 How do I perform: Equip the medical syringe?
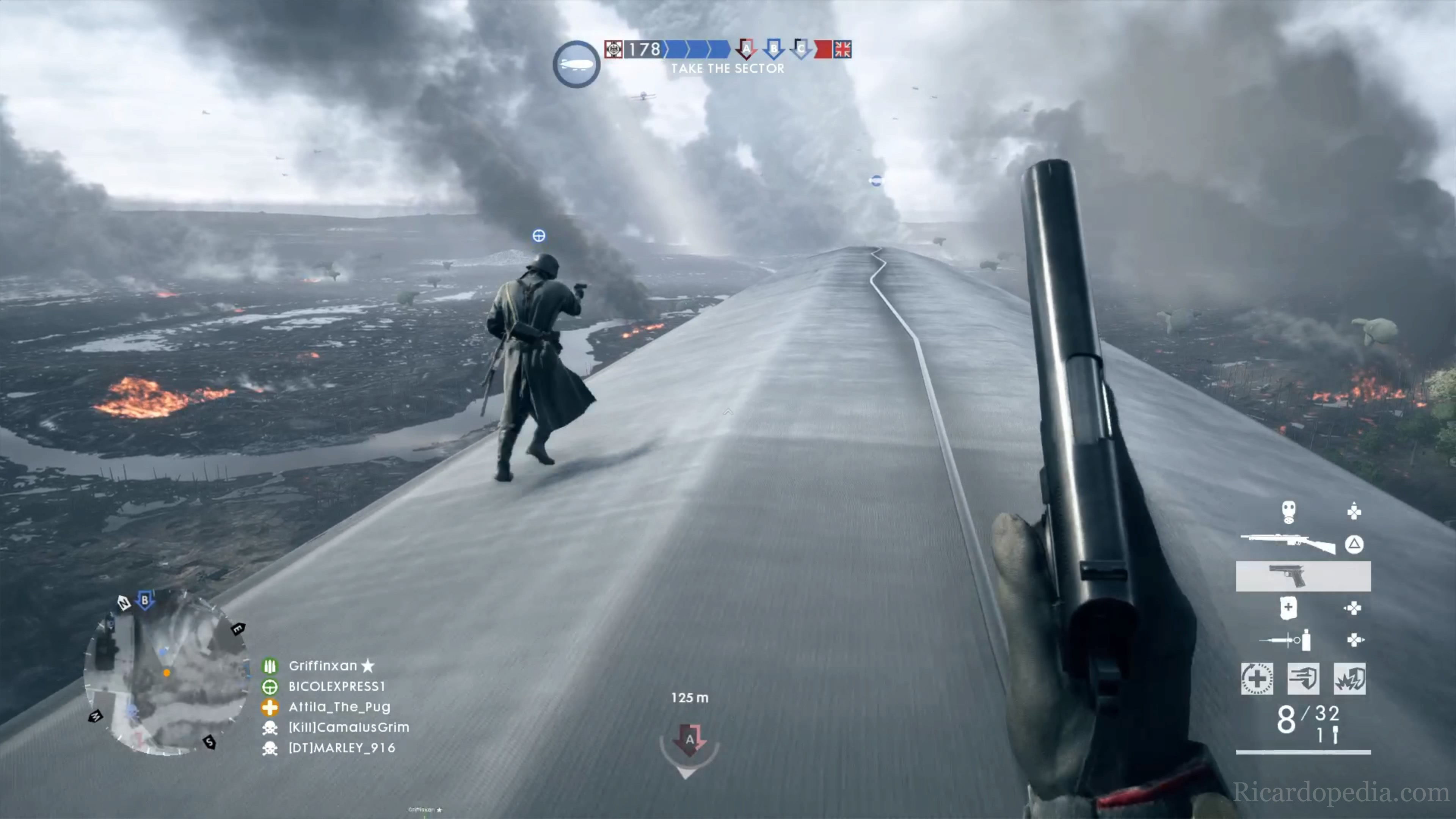tap(1286, 640)
